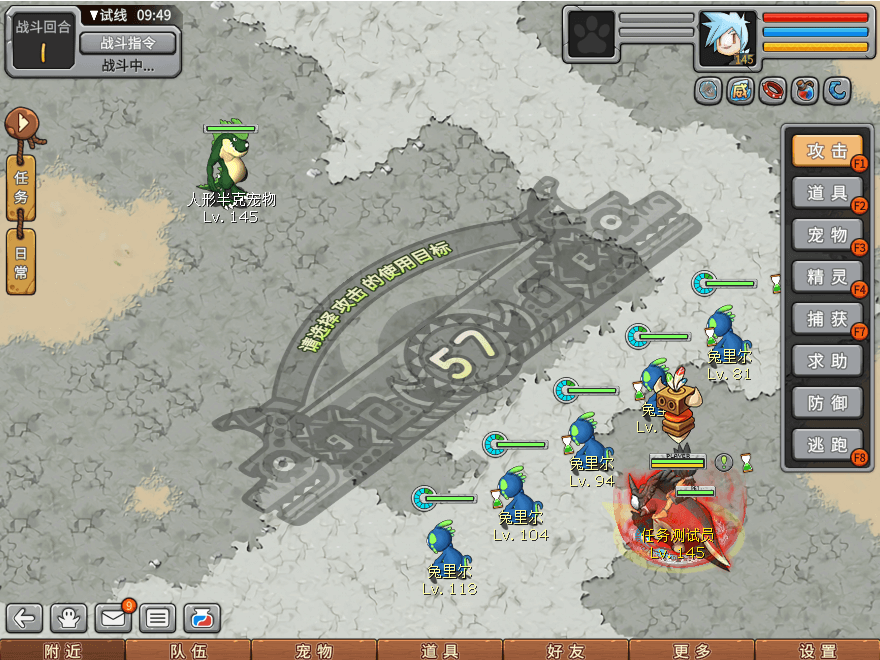Screen dimensions: 880x660
Task: Open the 战斗指令 battle command button
Action: click(127, 43)
